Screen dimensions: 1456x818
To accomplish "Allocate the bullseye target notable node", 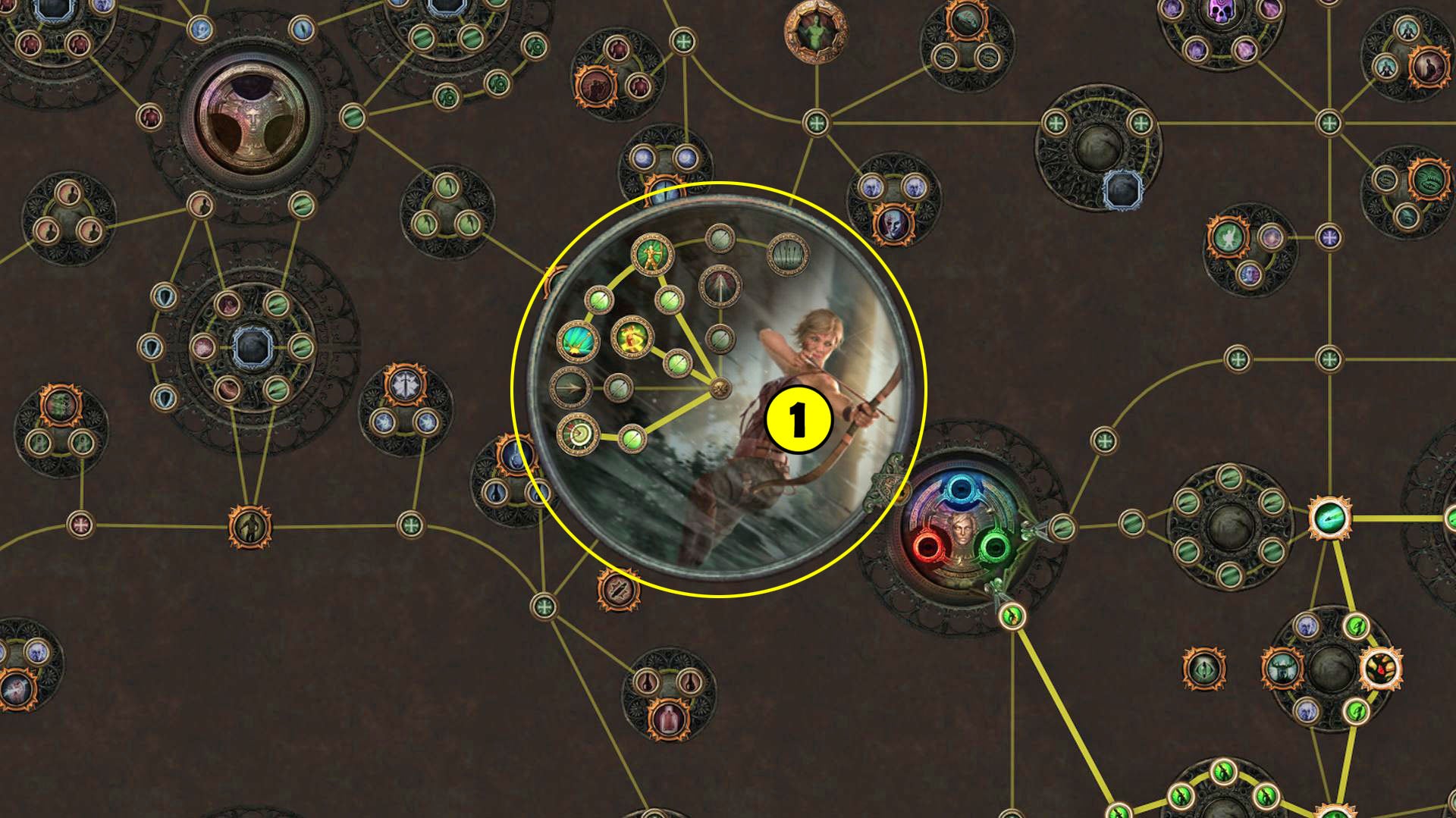I will coord(577,435).
